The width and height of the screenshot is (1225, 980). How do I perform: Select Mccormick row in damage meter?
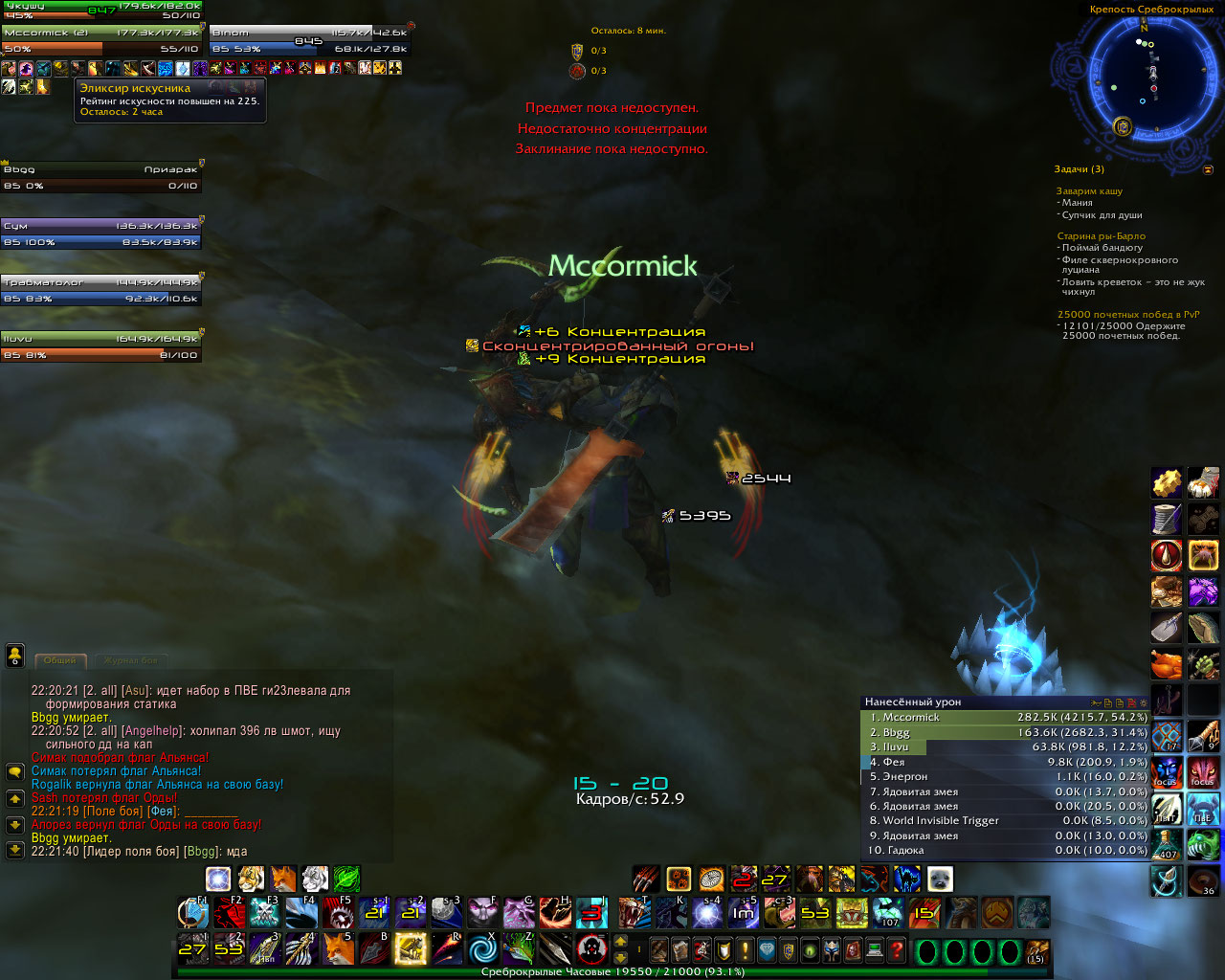tap(1005, 717)
